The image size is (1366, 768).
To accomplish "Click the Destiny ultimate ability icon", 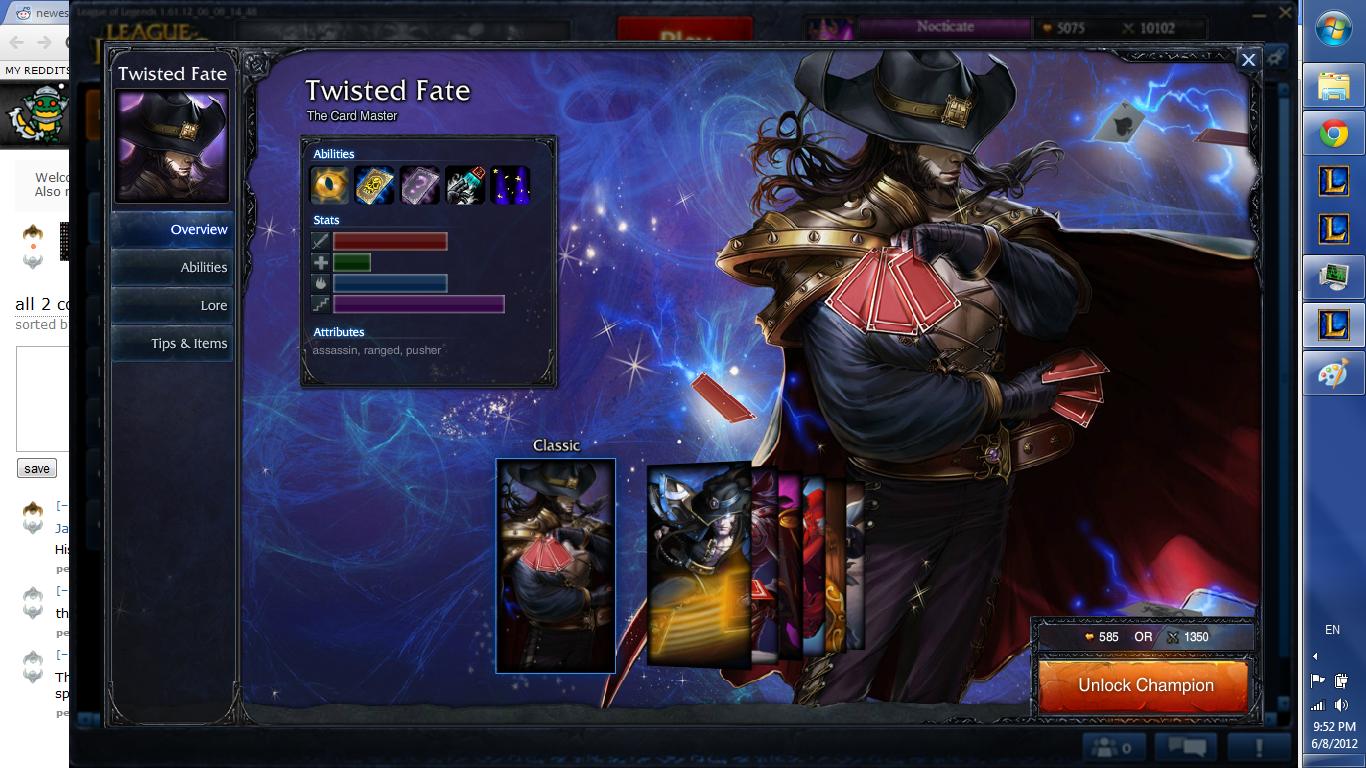I will click(511, 183).
